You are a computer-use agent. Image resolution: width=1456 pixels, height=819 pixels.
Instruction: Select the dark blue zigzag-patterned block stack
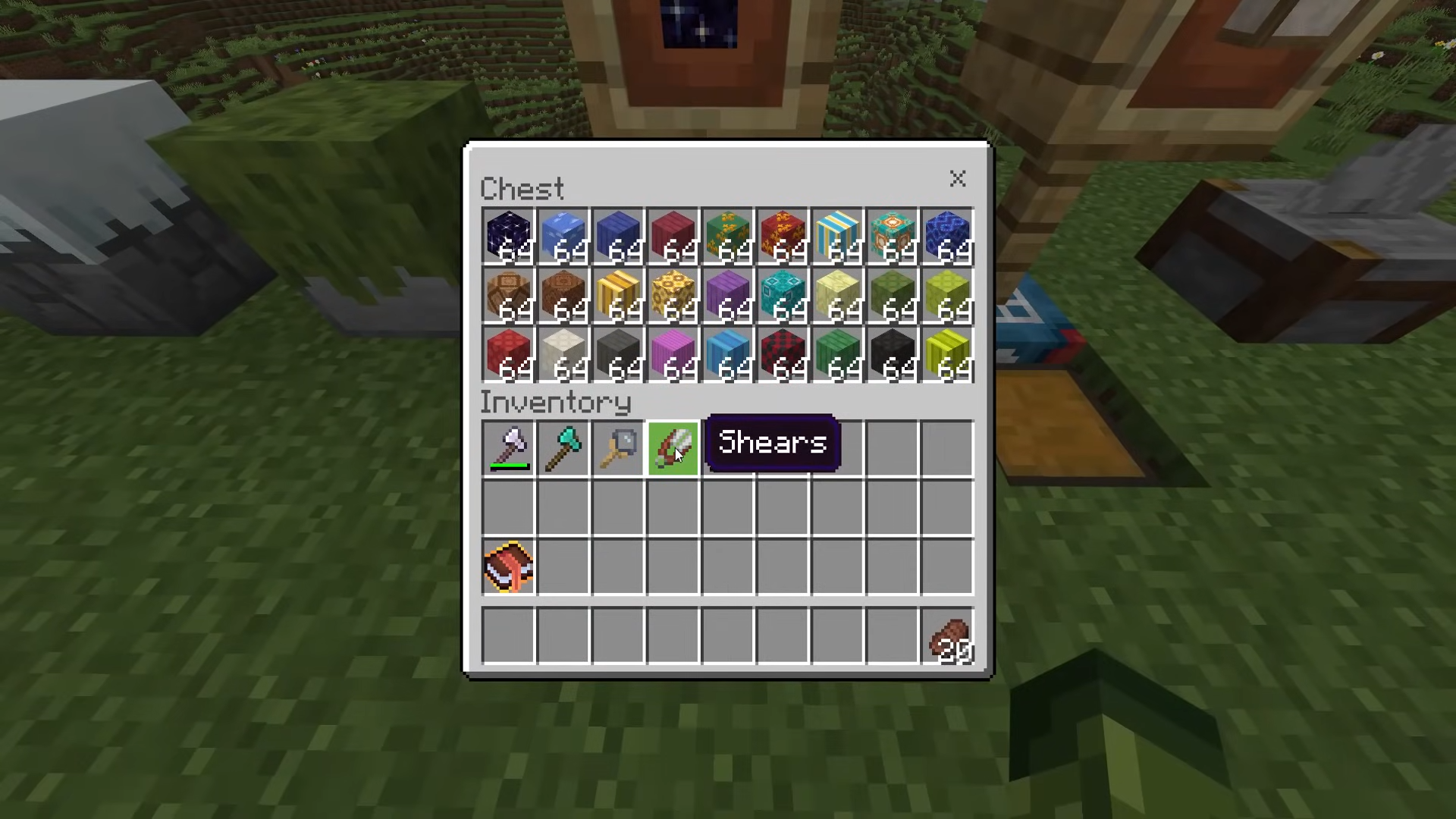[x=948, y=235]
